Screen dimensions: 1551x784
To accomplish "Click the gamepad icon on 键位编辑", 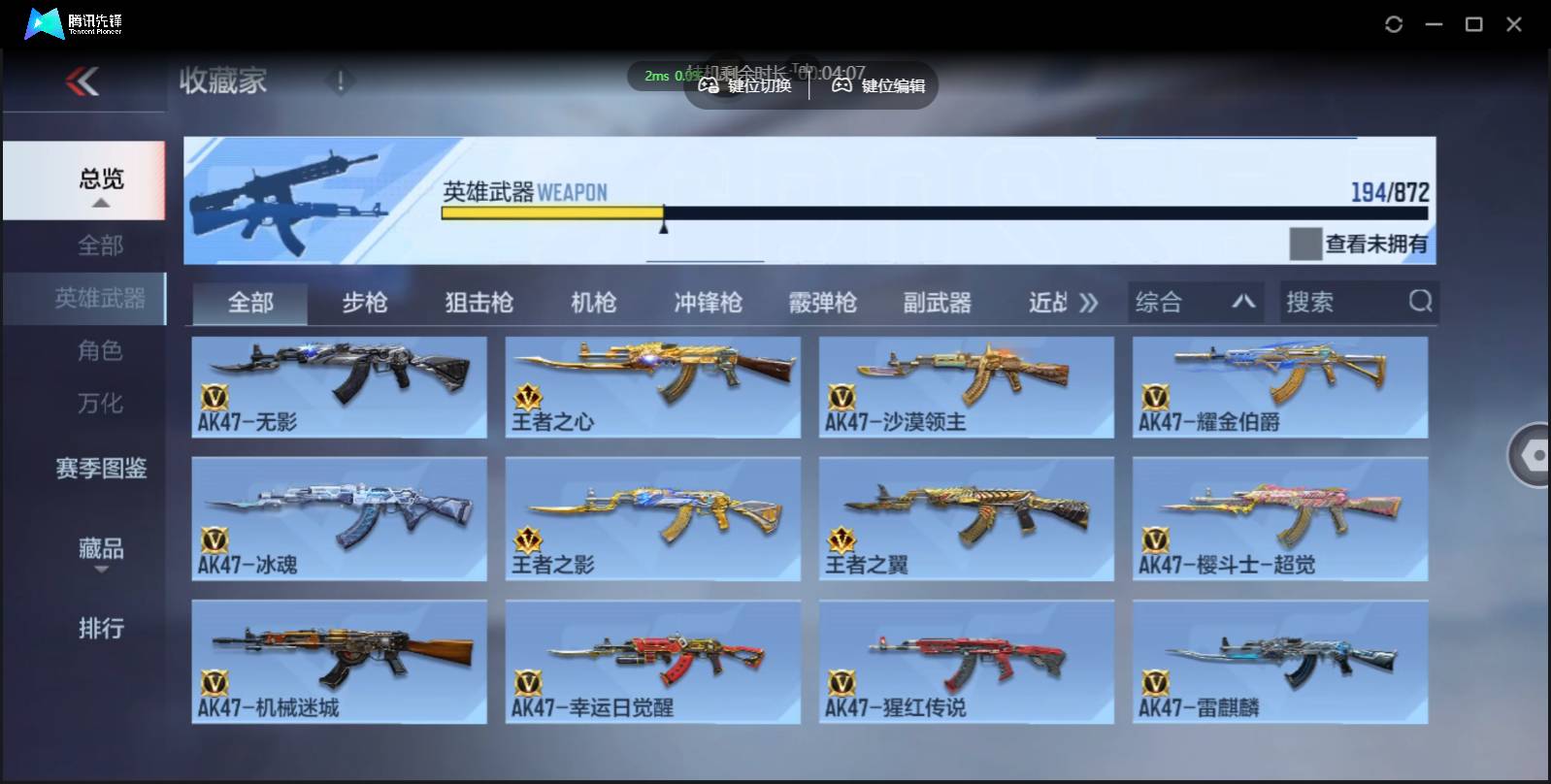I will pos(840,85).
